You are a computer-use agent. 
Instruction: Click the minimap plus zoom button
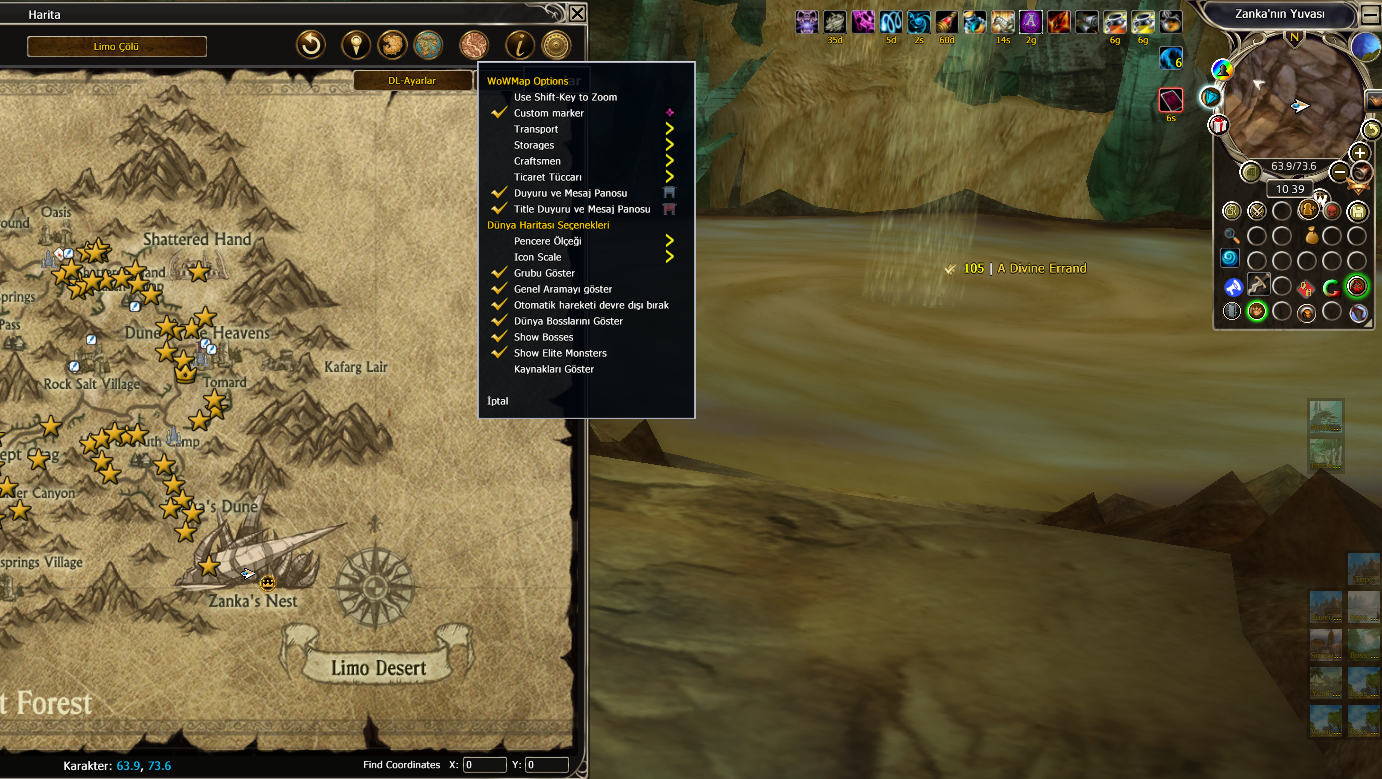(1359, 153)
